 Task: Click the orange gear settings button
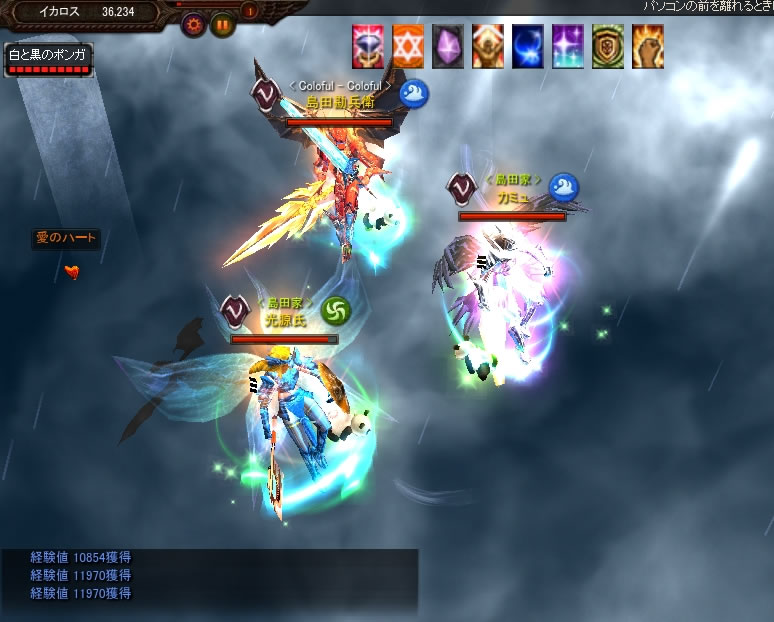(194, 26)
